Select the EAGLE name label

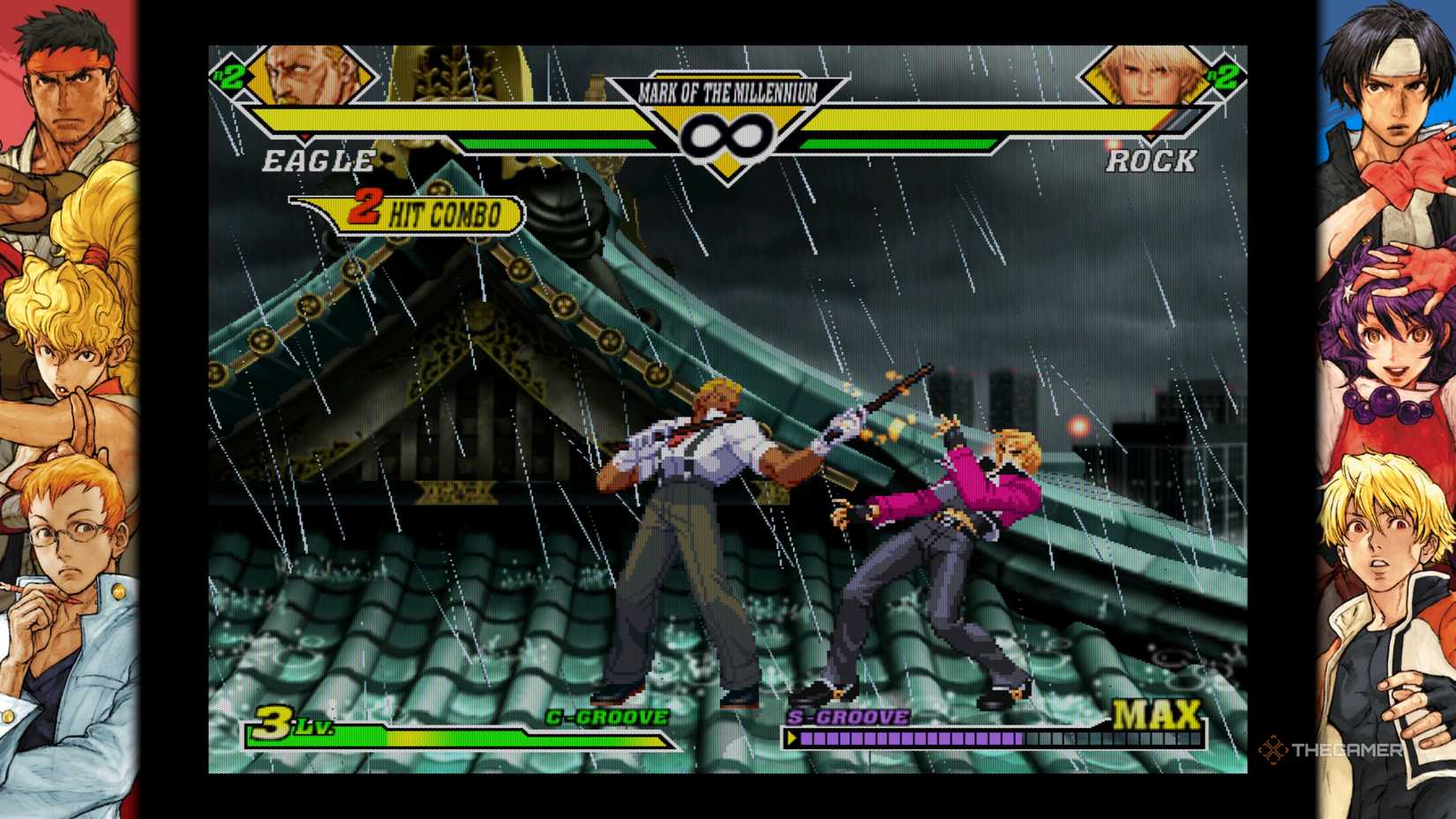[318, 162]
